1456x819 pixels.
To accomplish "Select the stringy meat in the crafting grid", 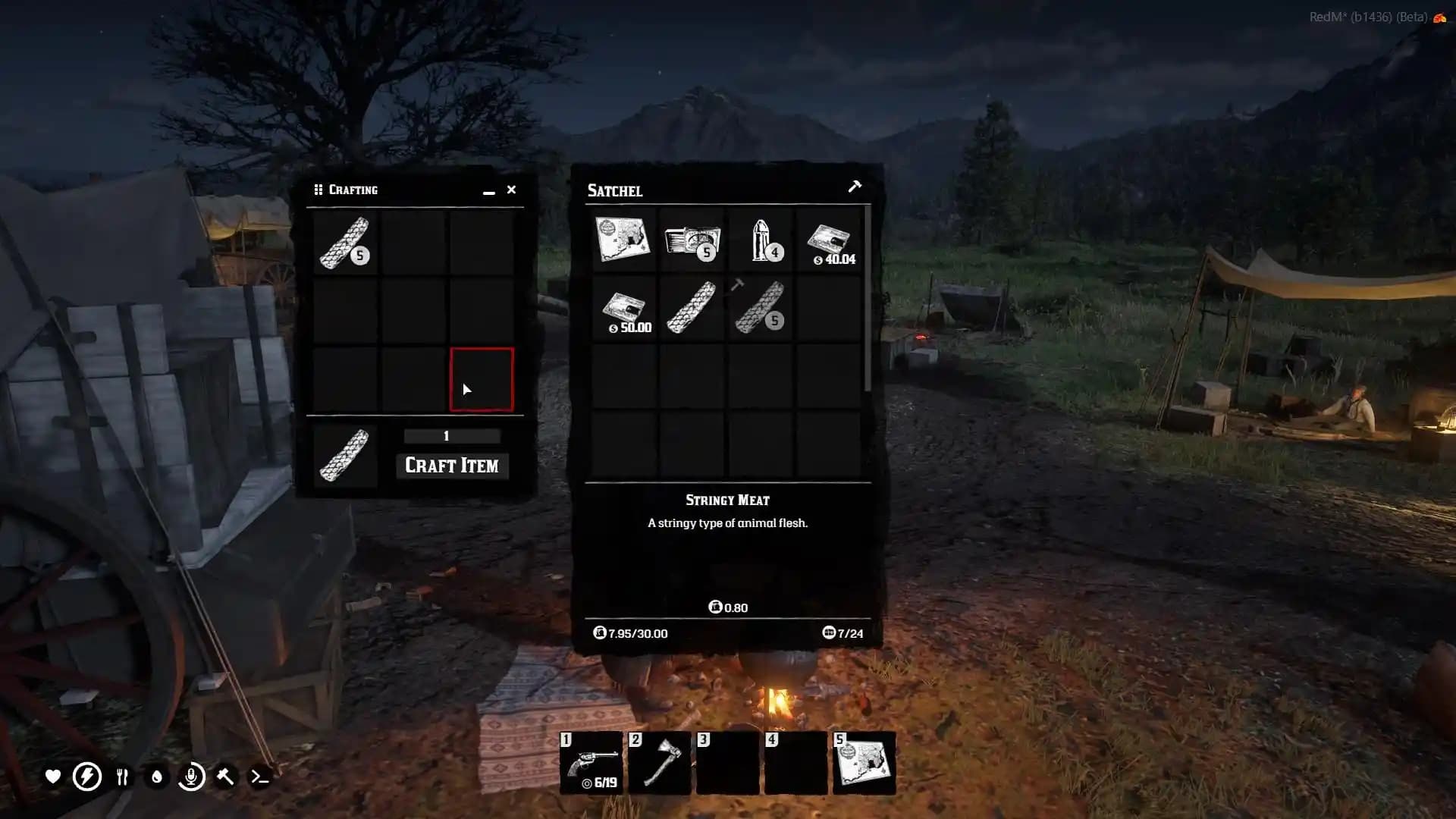I will [x=345, y=243].
